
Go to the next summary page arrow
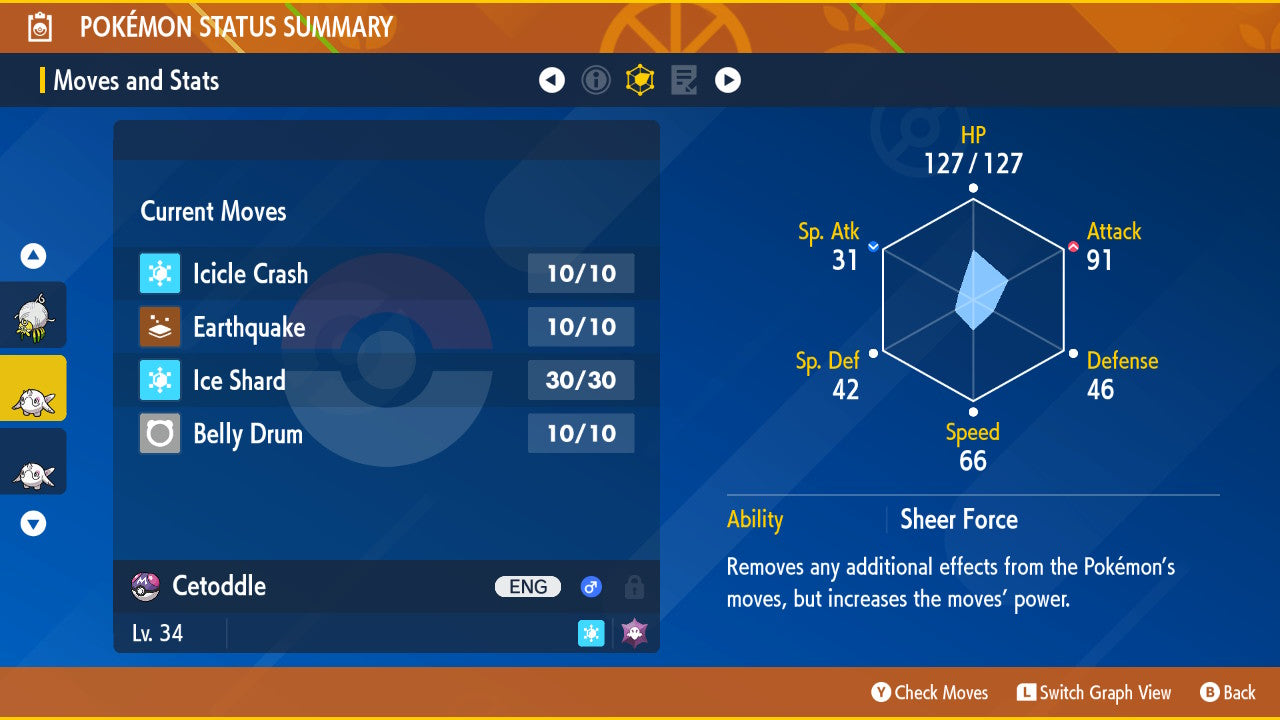tap(728, 80)
